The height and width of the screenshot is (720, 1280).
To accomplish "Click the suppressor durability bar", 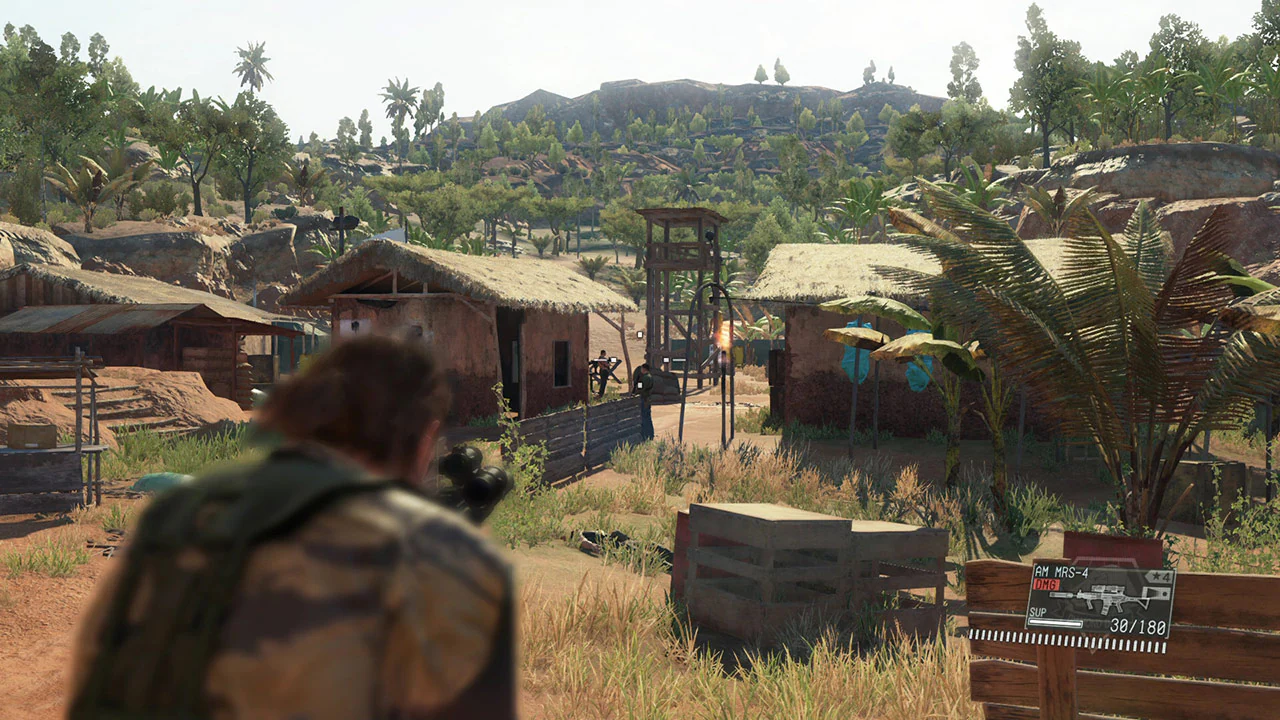I will (x=1058, y=622).
